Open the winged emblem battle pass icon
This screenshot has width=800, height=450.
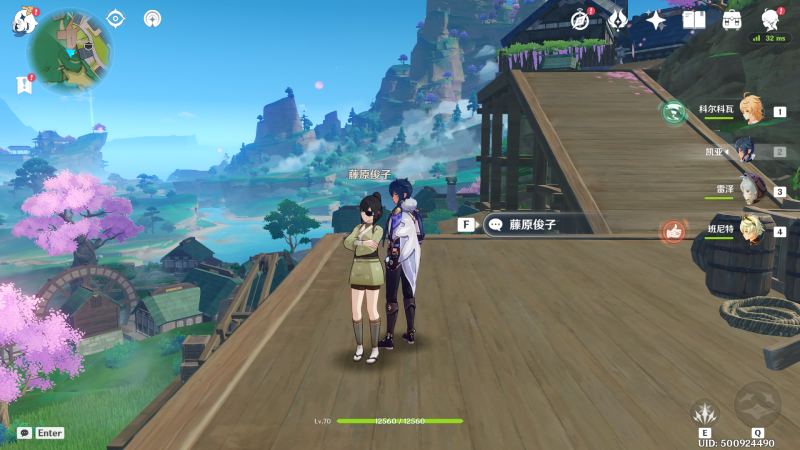(x=618, y=20)
